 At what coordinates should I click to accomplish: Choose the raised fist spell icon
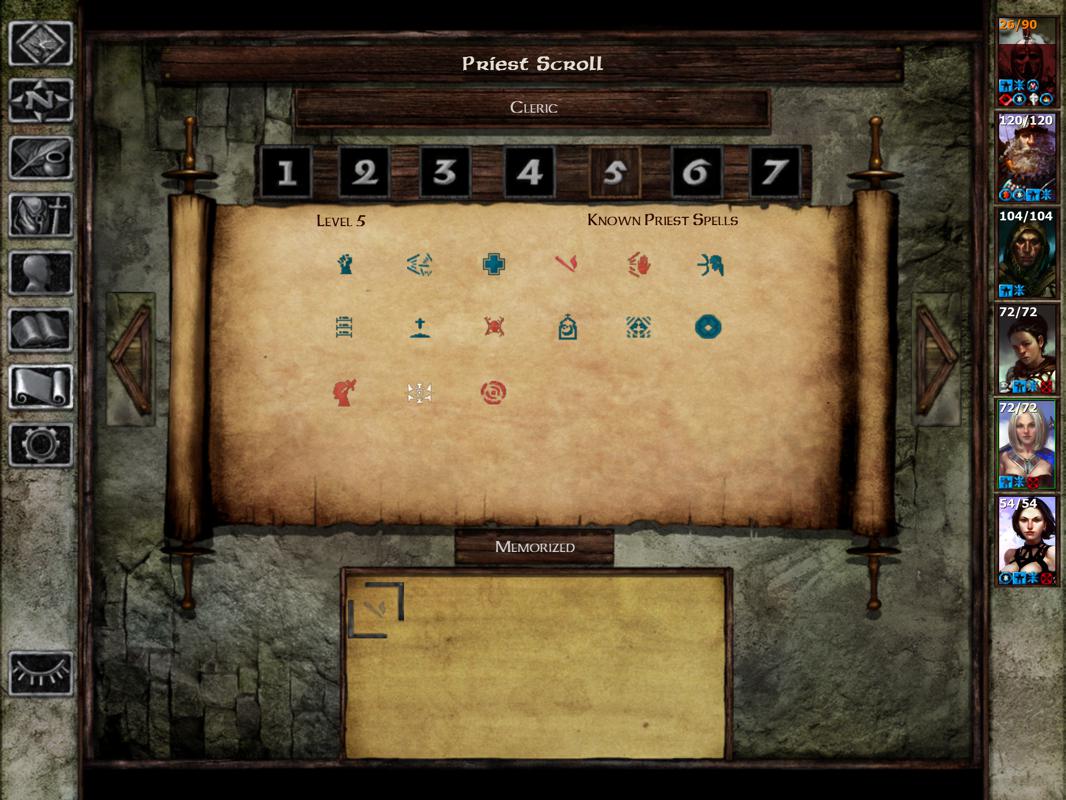coord(345,265)
